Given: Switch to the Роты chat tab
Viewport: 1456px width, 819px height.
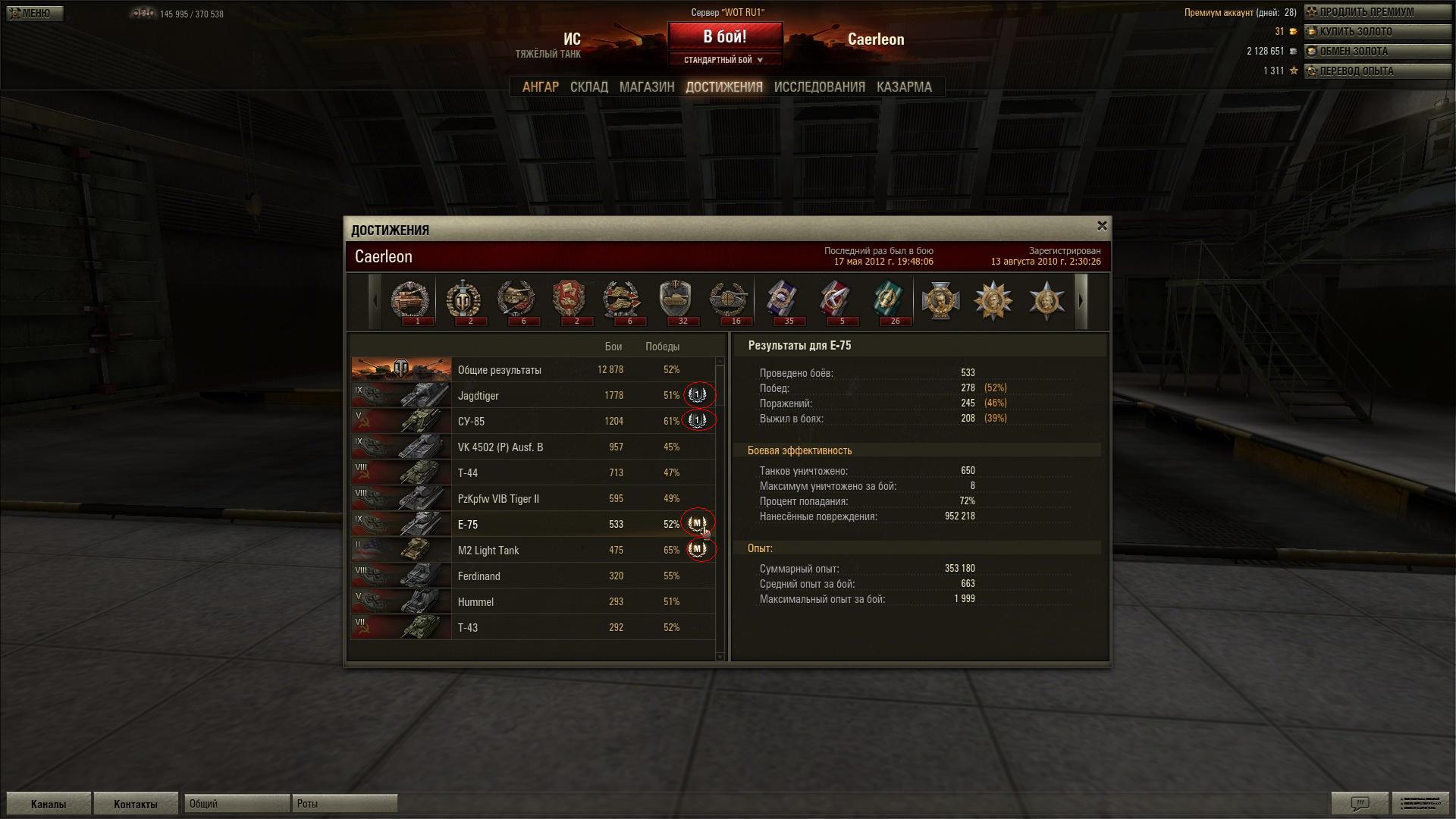Looking at the screenshot, I should click(x=344, y=804).
